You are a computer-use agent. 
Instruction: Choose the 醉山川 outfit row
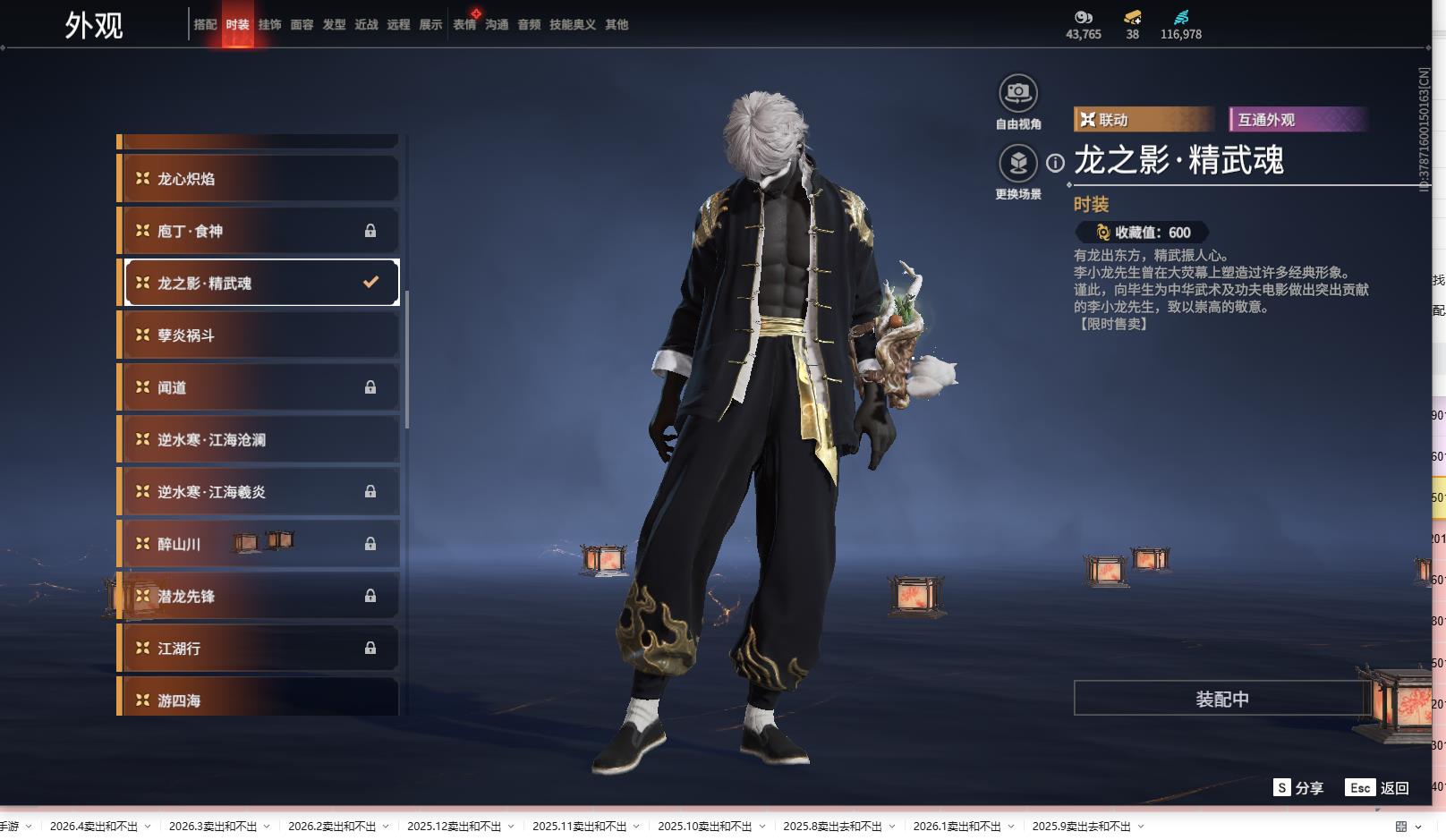coord(259,544)
